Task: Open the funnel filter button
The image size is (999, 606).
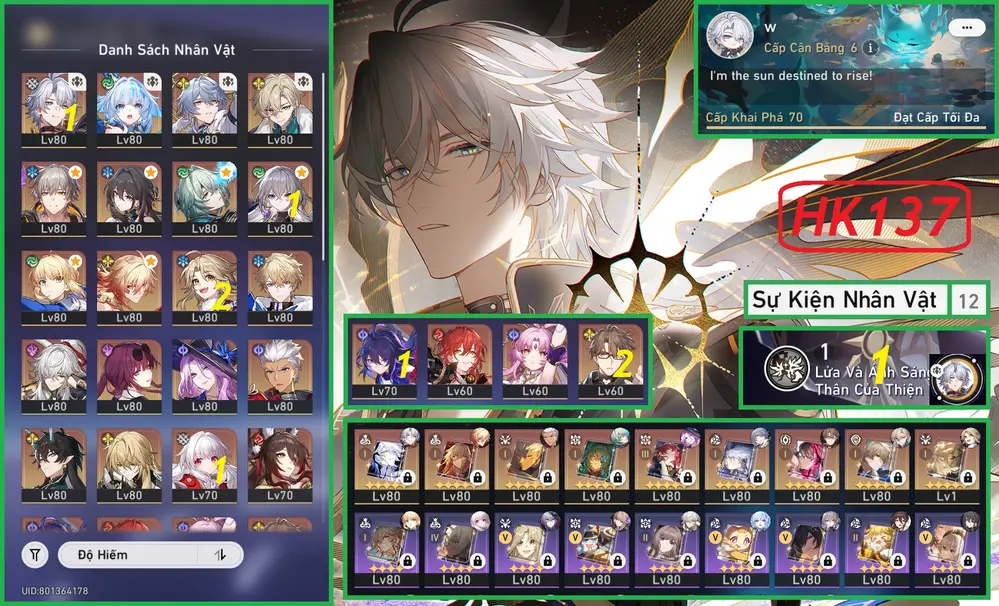Action: (x=36, y=554)
